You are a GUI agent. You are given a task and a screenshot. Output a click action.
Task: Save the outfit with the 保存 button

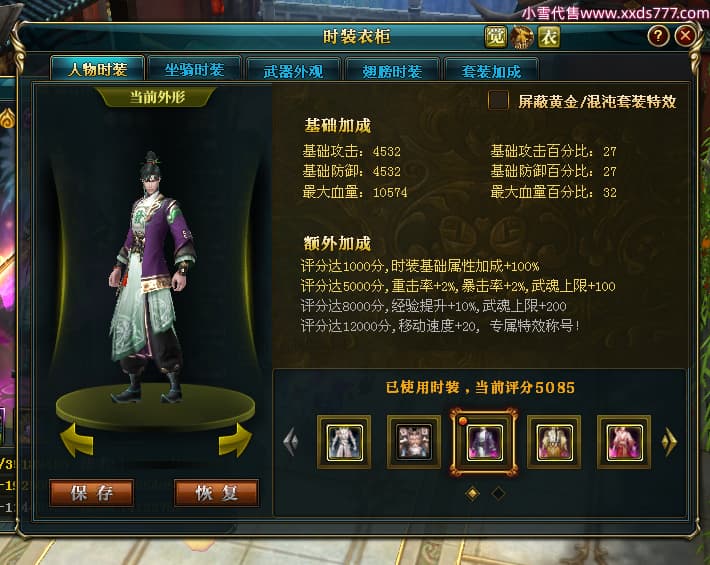pos(91,492)
